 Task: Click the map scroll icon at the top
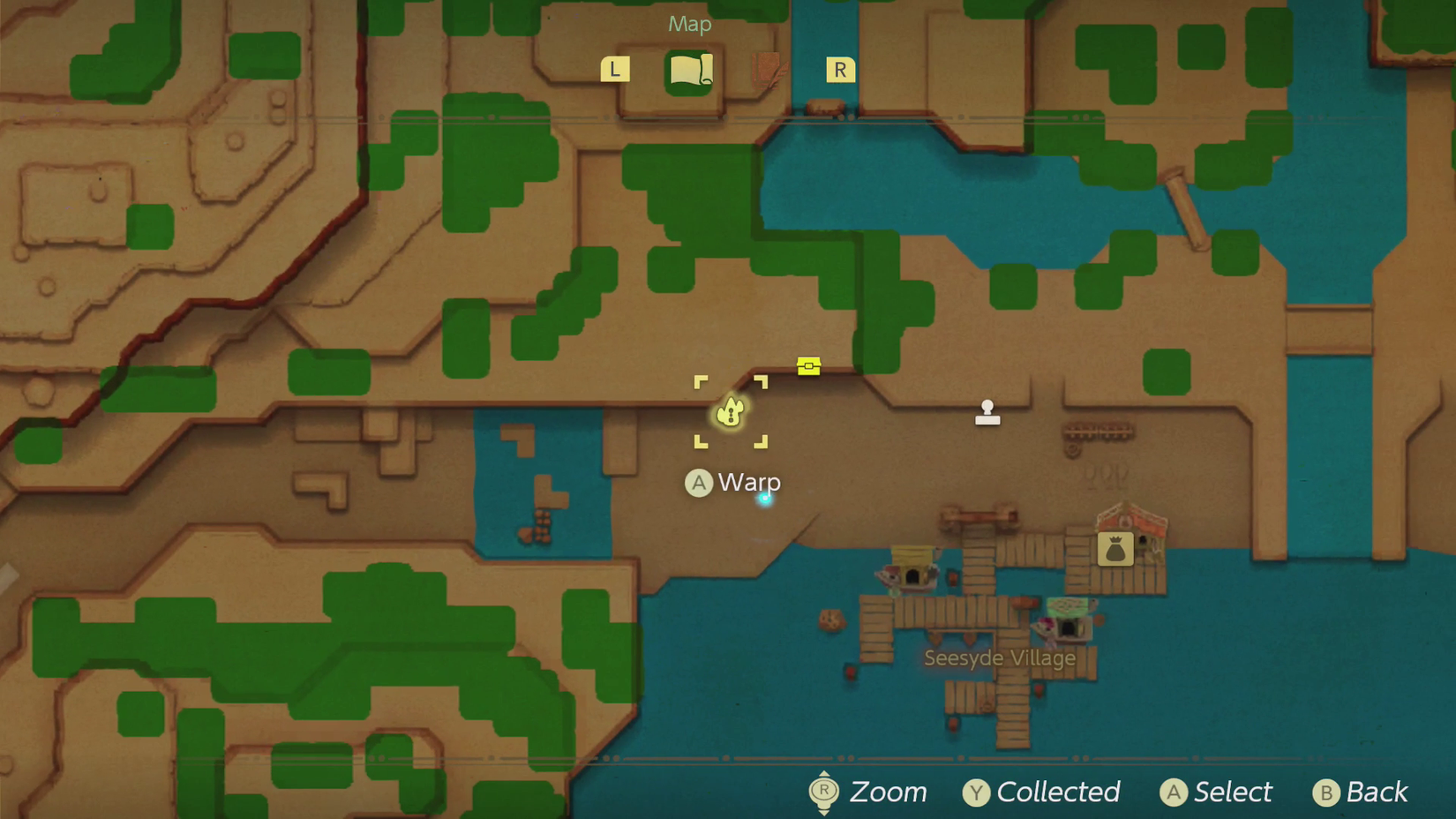pyautogui.click(x=691, y=71)
